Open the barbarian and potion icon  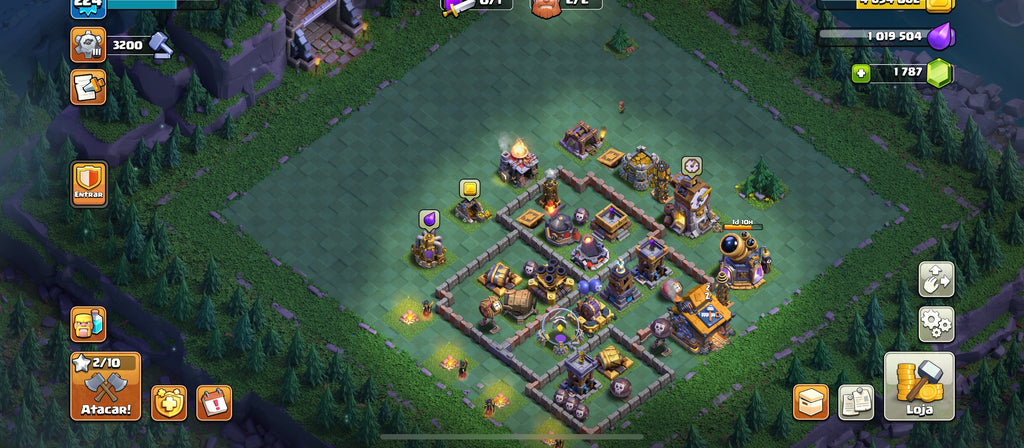(88, 324)
